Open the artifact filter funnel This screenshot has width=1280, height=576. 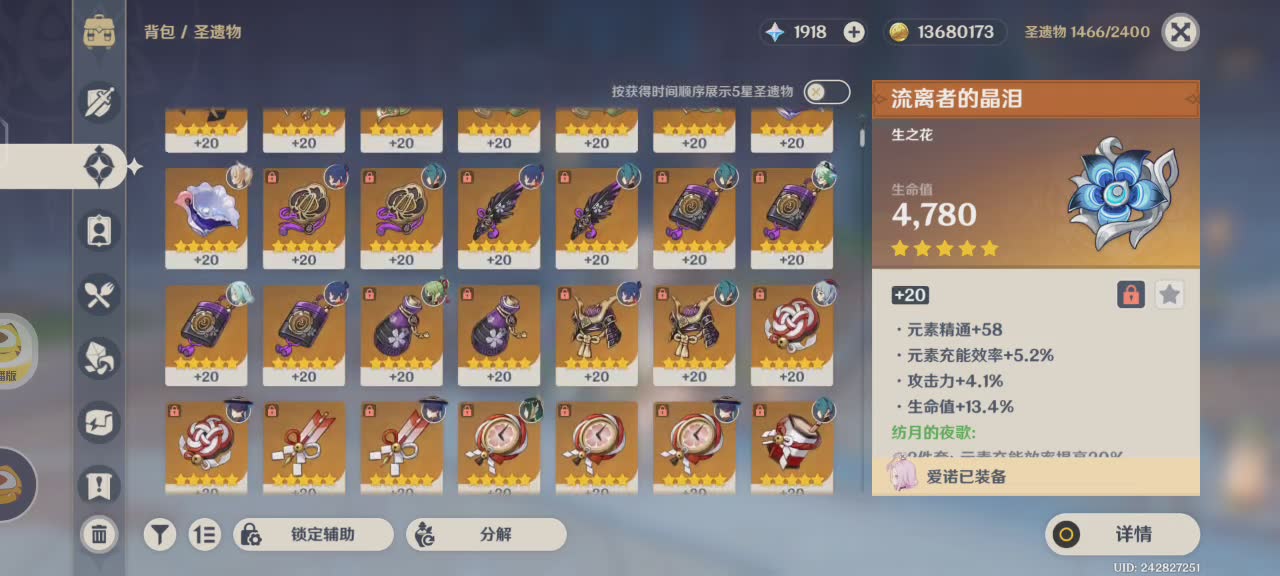[x=159, y=534]
